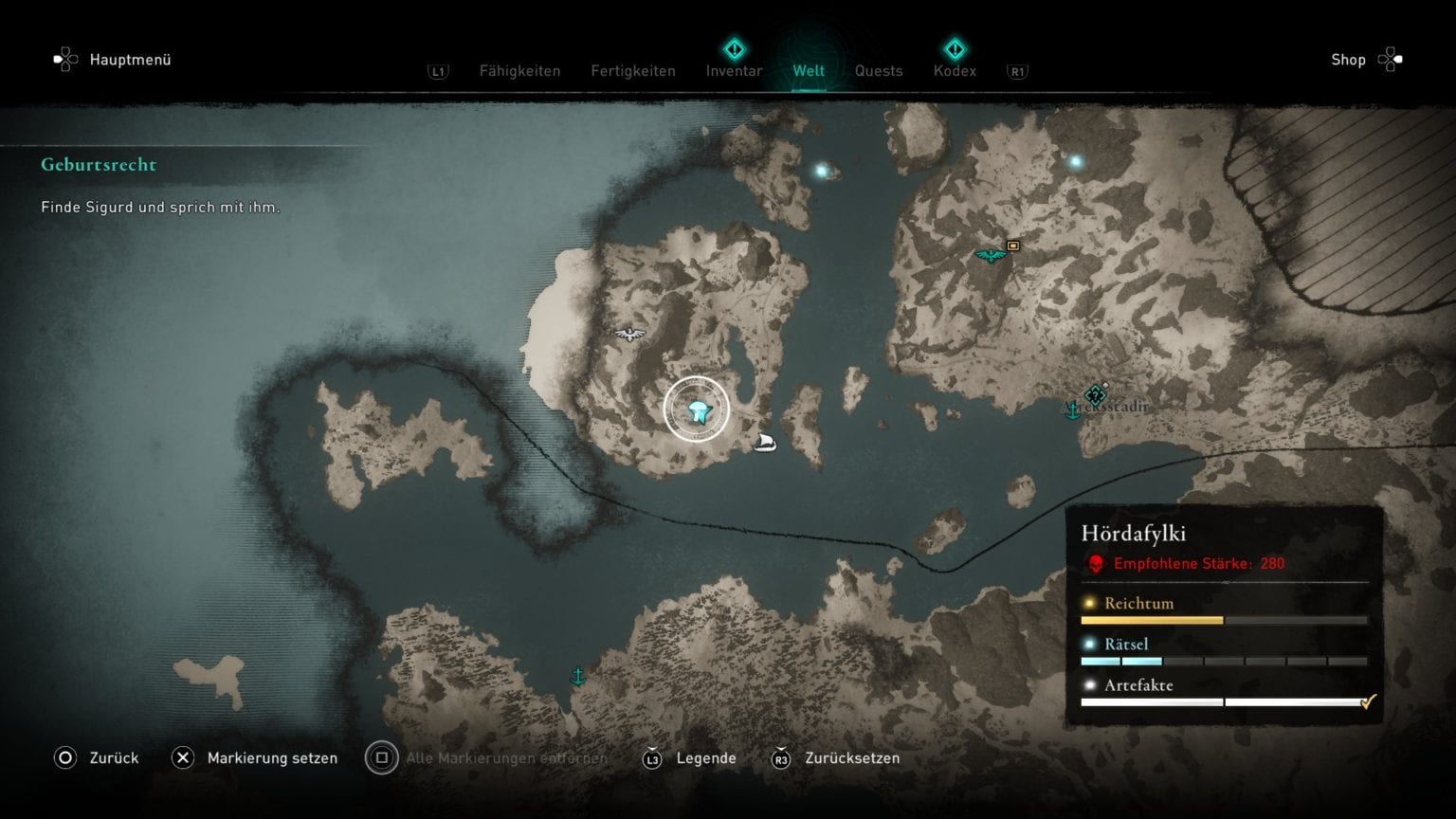This screenshot has width=1456, height=819.
Task: Click the controller icon next to Shop
Action: tap(1392, 59)
